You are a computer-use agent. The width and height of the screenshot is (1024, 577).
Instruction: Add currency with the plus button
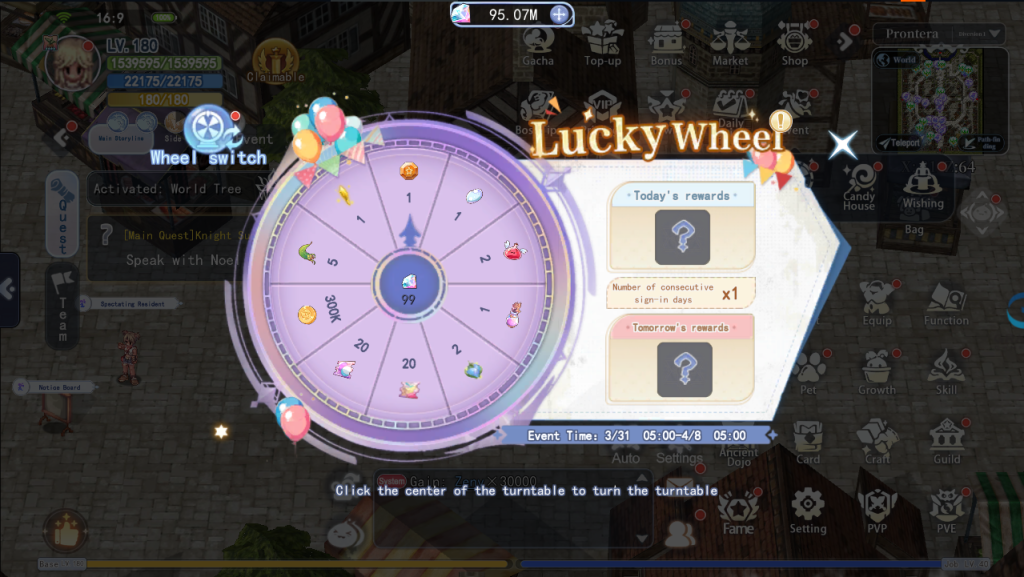[560, 14]
